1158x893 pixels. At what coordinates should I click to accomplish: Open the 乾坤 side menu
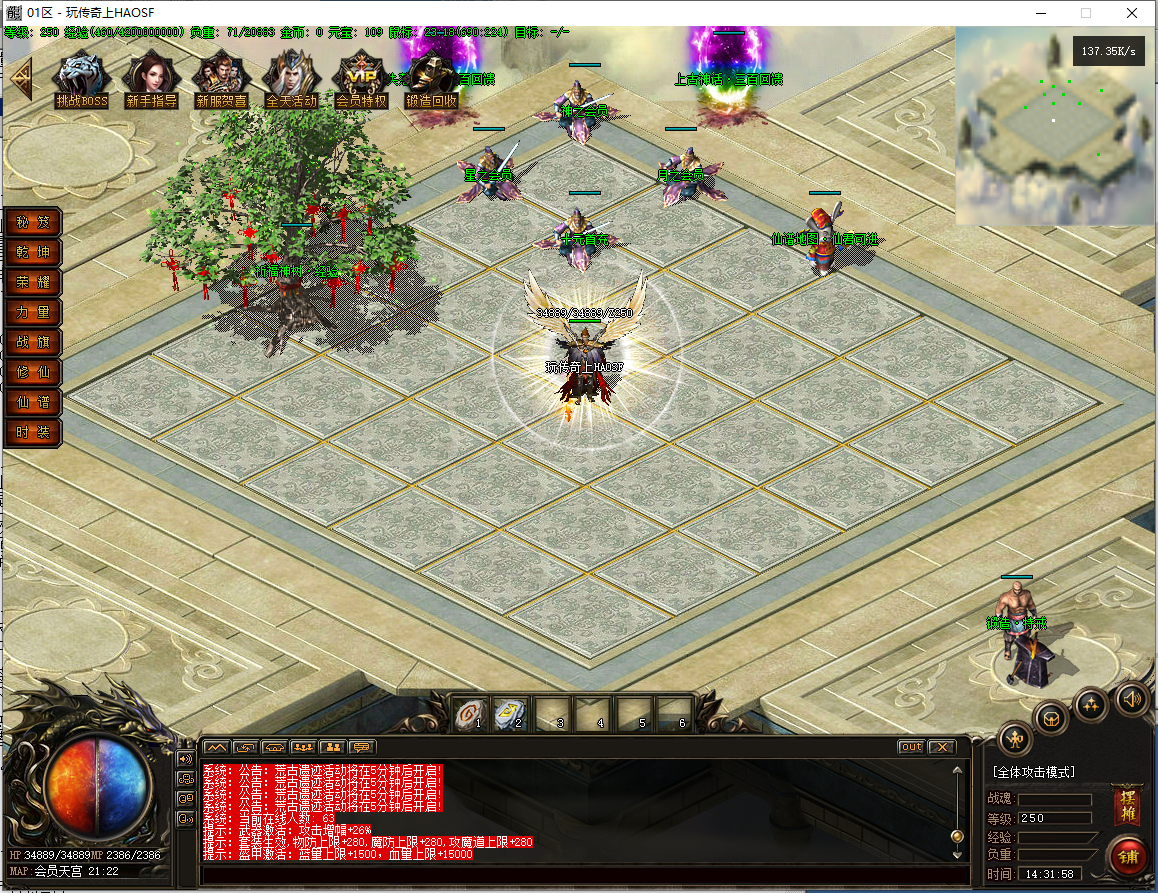[32, 252]
